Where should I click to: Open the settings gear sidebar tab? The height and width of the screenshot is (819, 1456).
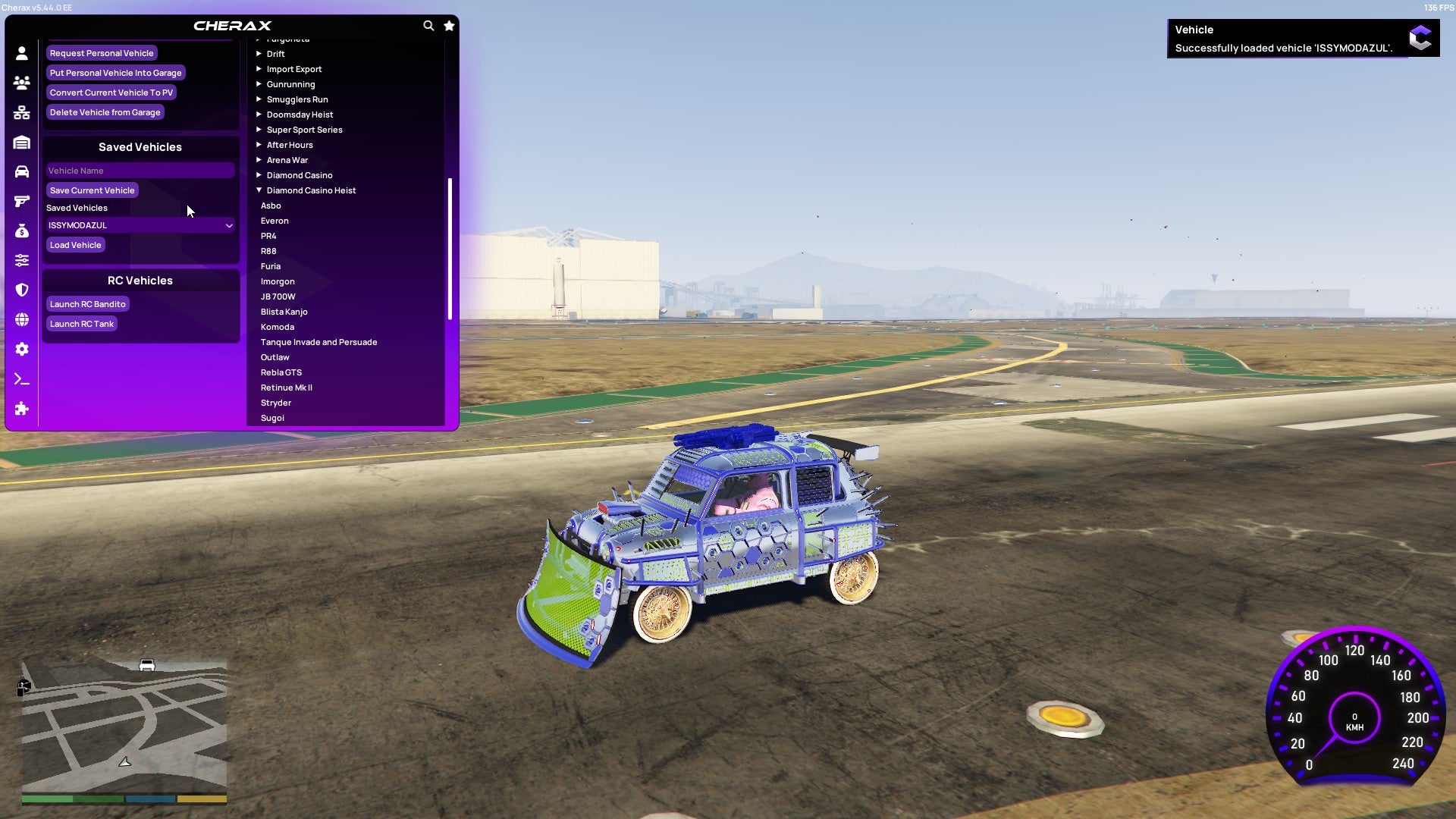[22, 350]
